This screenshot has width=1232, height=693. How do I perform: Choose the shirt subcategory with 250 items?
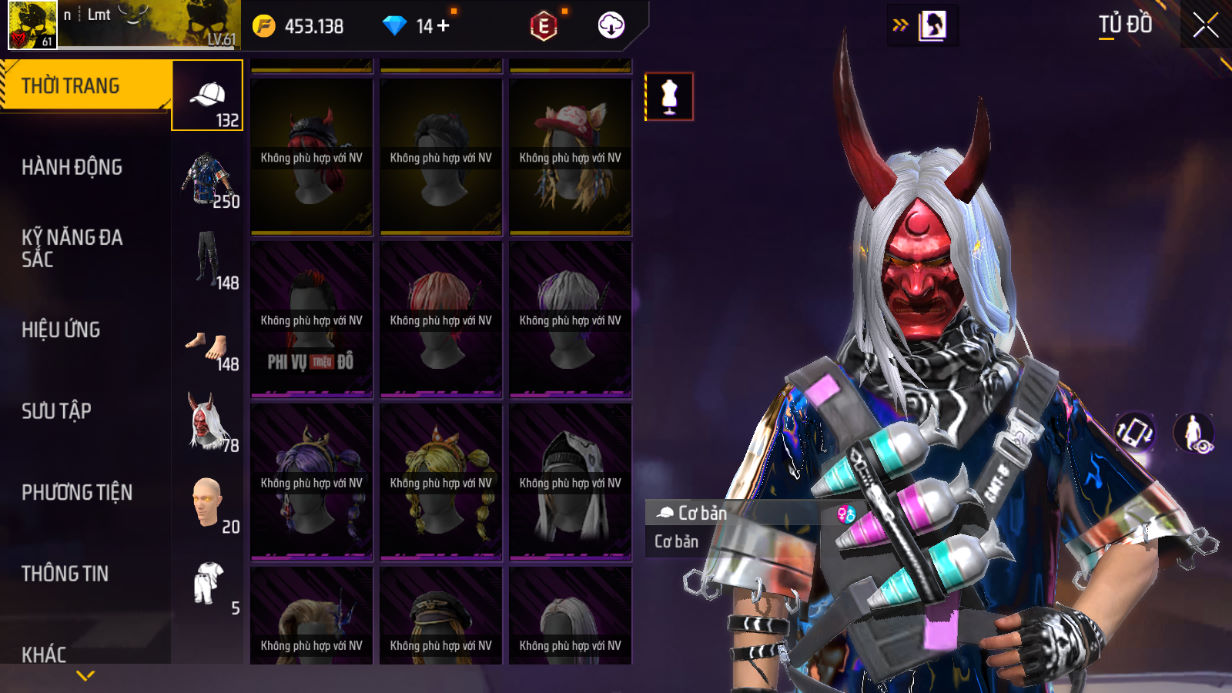207,180
